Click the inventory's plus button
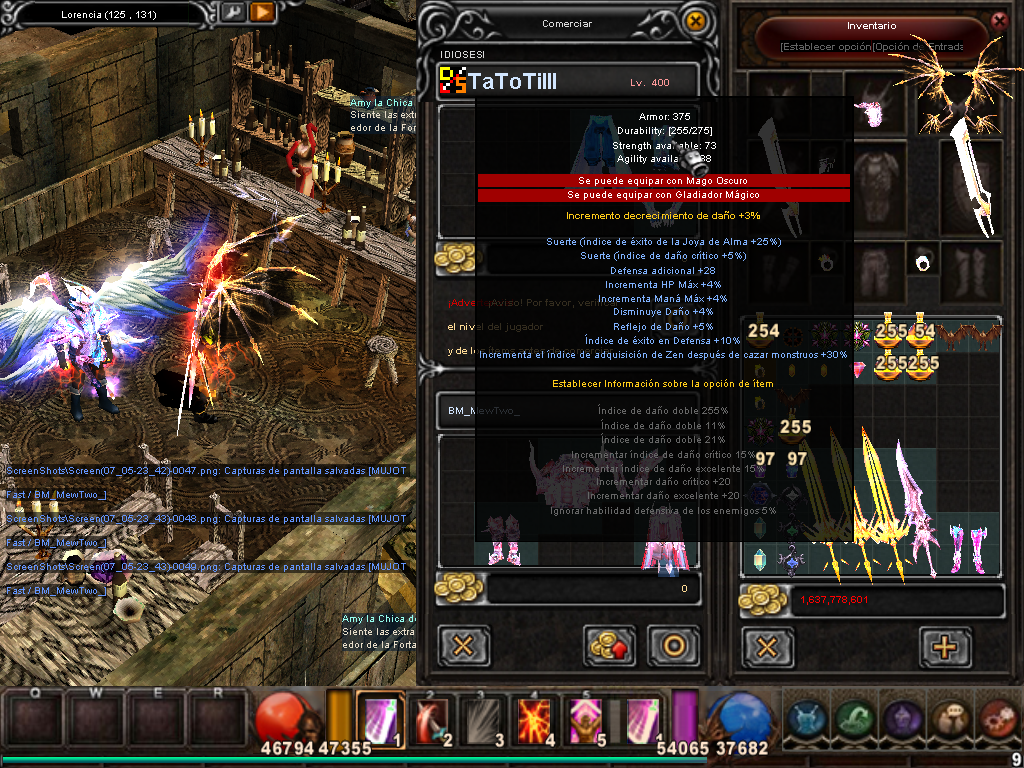This screenshot has width=1024, height=768. click(x=944, y=646)
